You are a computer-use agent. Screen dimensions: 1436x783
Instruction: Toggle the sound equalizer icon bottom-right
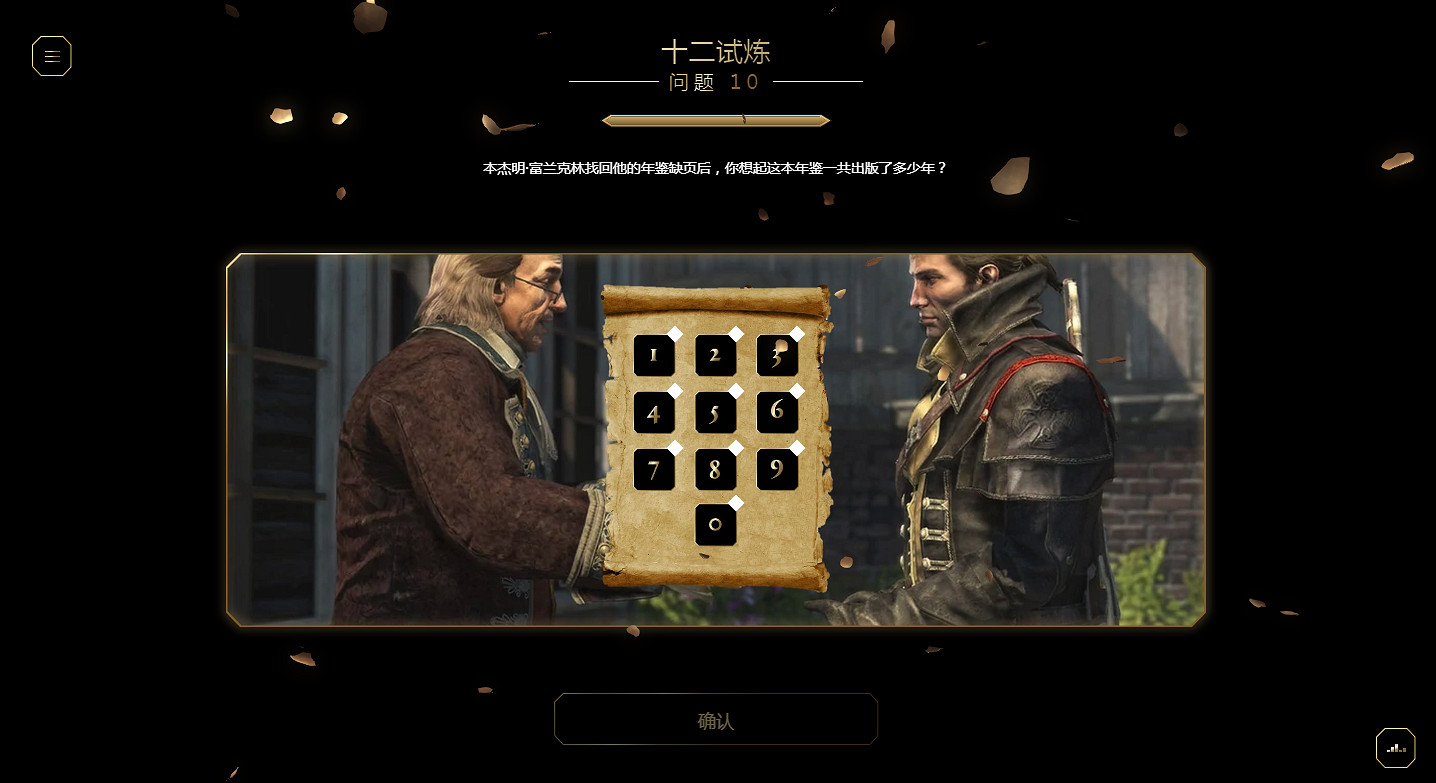click(x=1395, y=747)
